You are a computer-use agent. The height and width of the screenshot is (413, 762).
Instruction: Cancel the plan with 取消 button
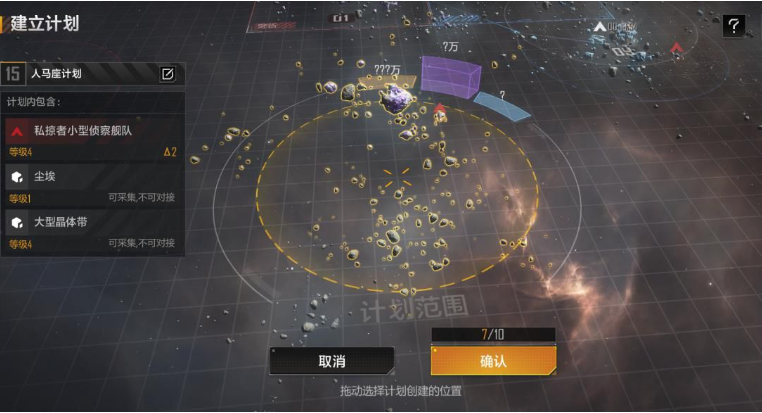click(x=331, y=361)
